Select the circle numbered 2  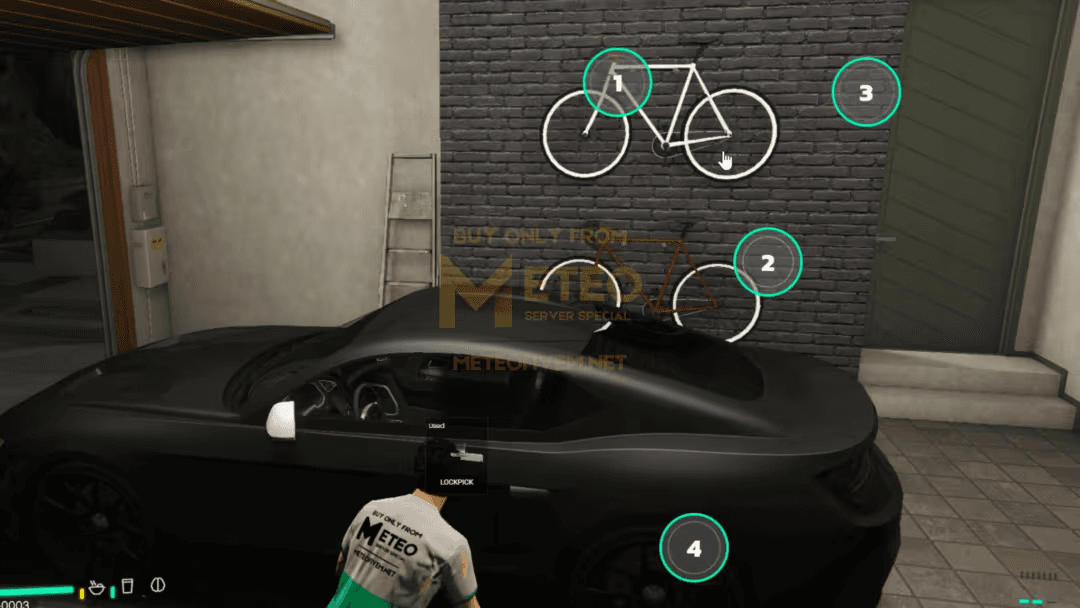click(767, 263)
